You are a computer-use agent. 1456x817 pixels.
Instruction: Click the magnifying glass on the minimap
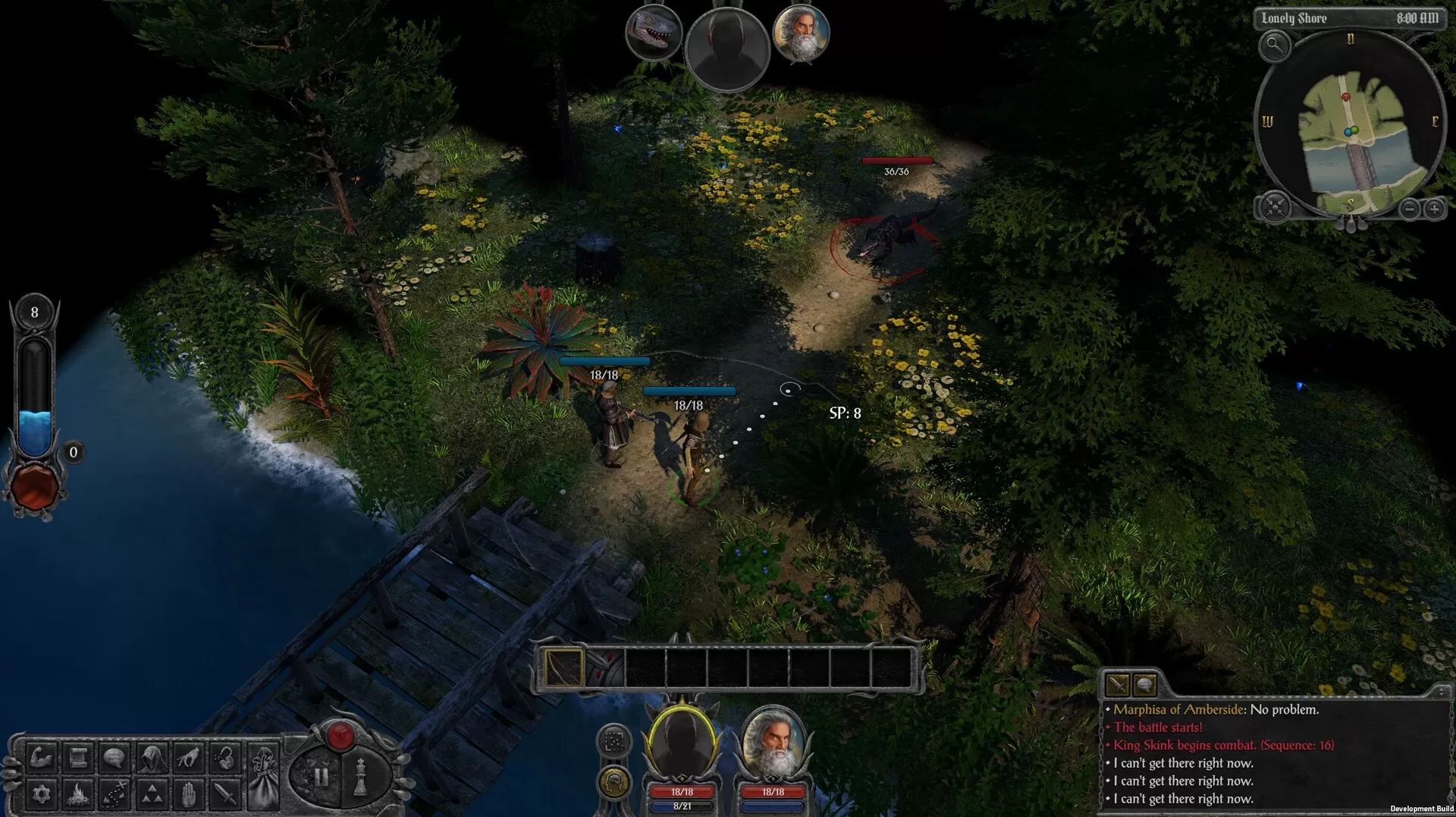pos(1275,47)
